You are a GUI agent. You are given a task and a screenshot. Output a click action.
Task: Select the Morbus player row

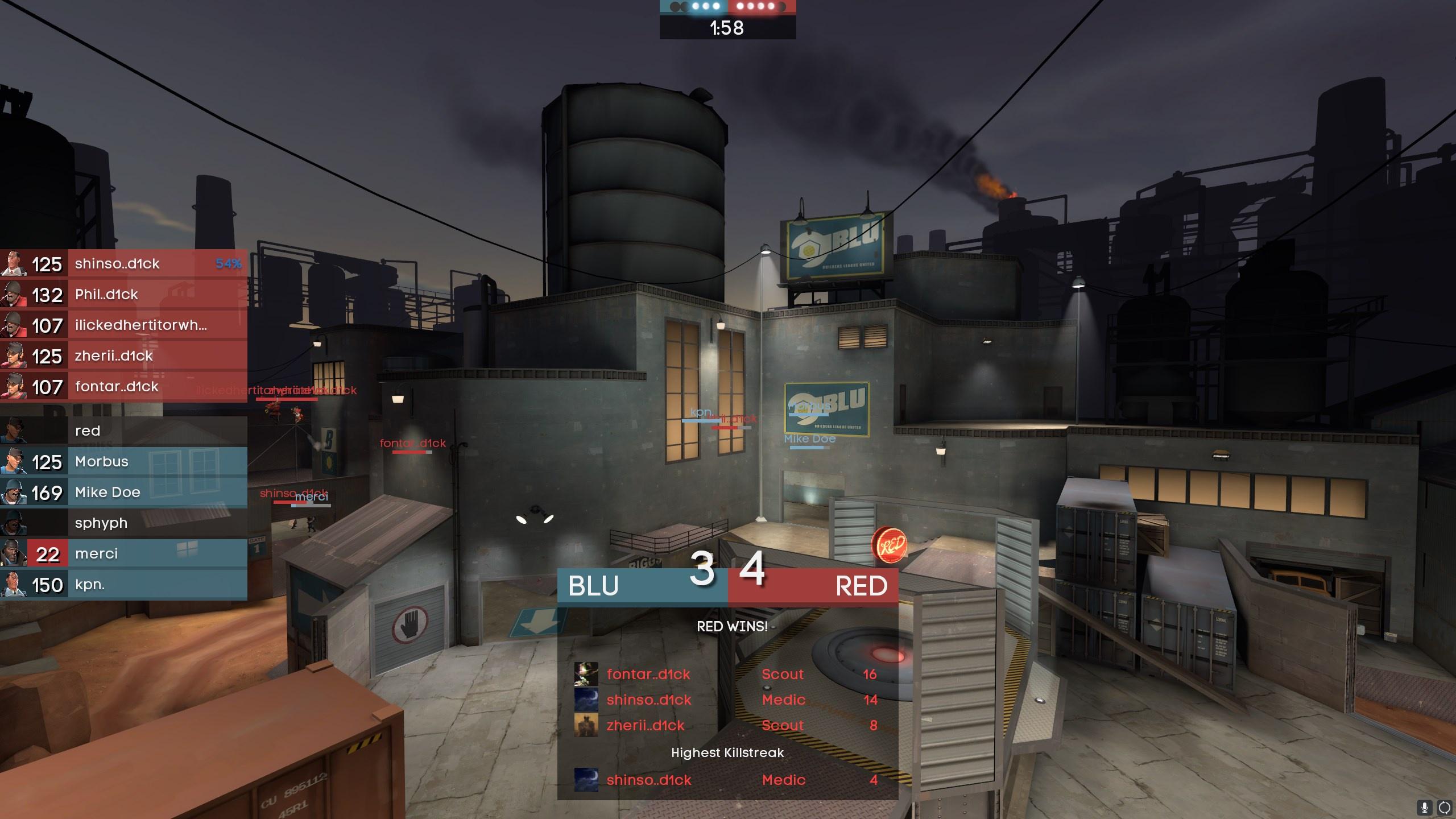124,462
